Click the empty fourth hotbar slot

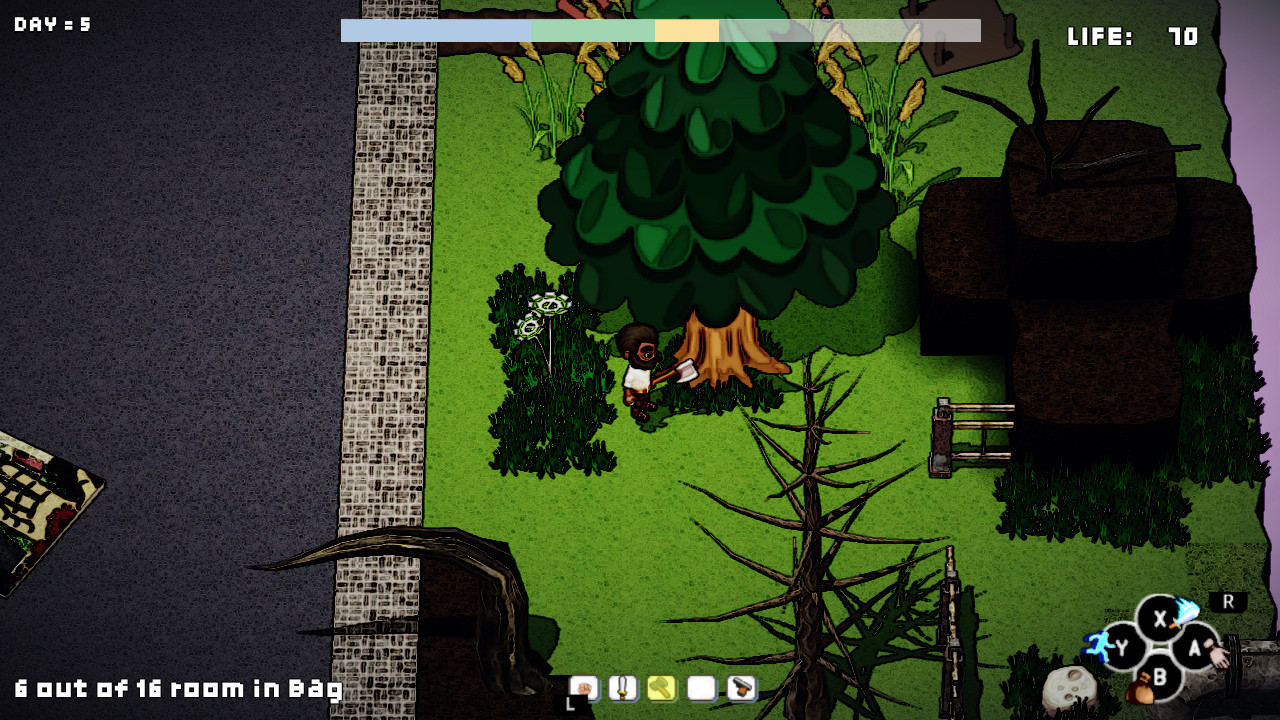[699, 688]
